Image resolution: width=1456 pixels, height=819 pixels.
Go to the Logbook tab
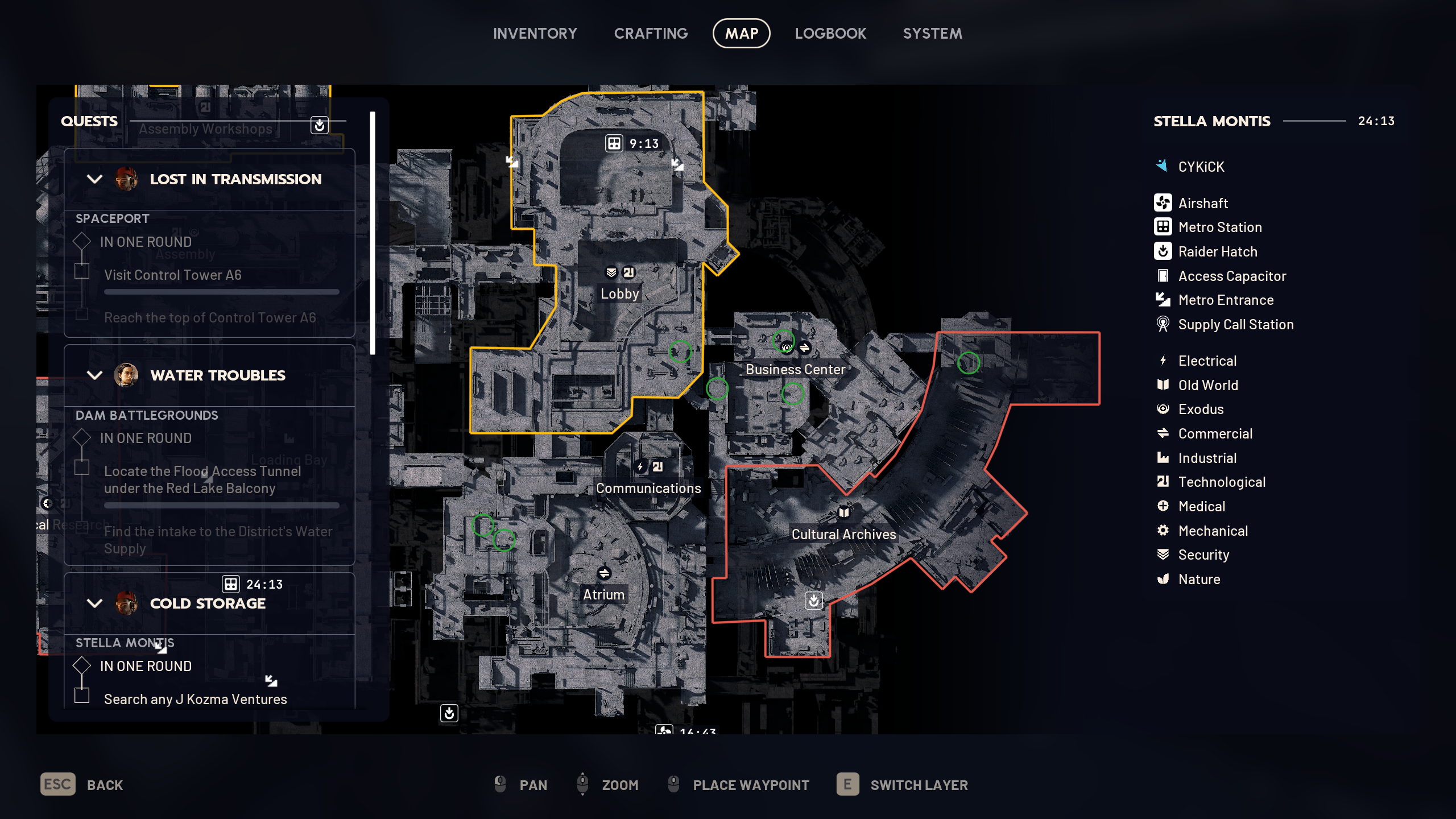830,34
